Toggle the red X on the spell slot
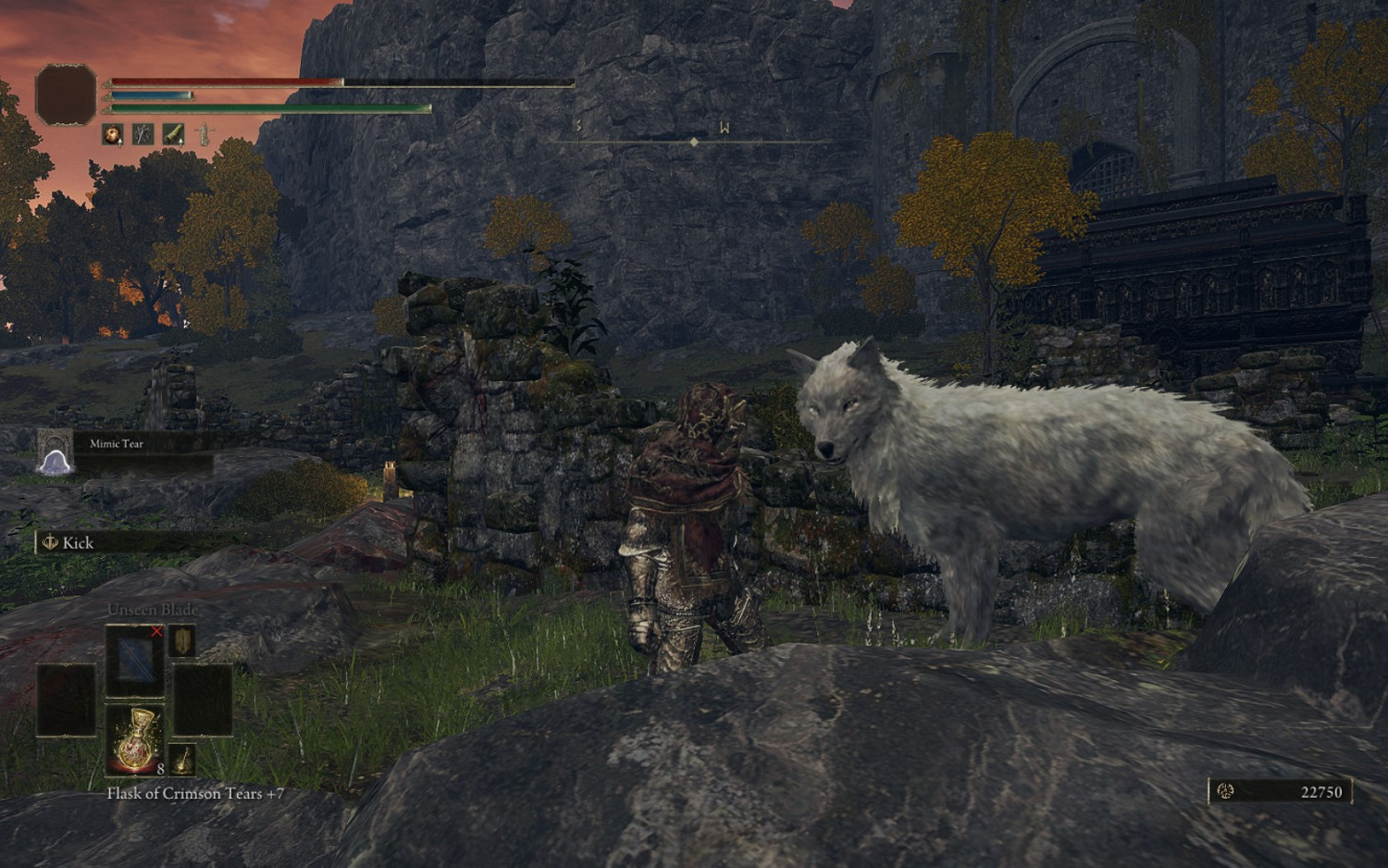The width and height of the screenshot is (1388, 868). (157, 633)
